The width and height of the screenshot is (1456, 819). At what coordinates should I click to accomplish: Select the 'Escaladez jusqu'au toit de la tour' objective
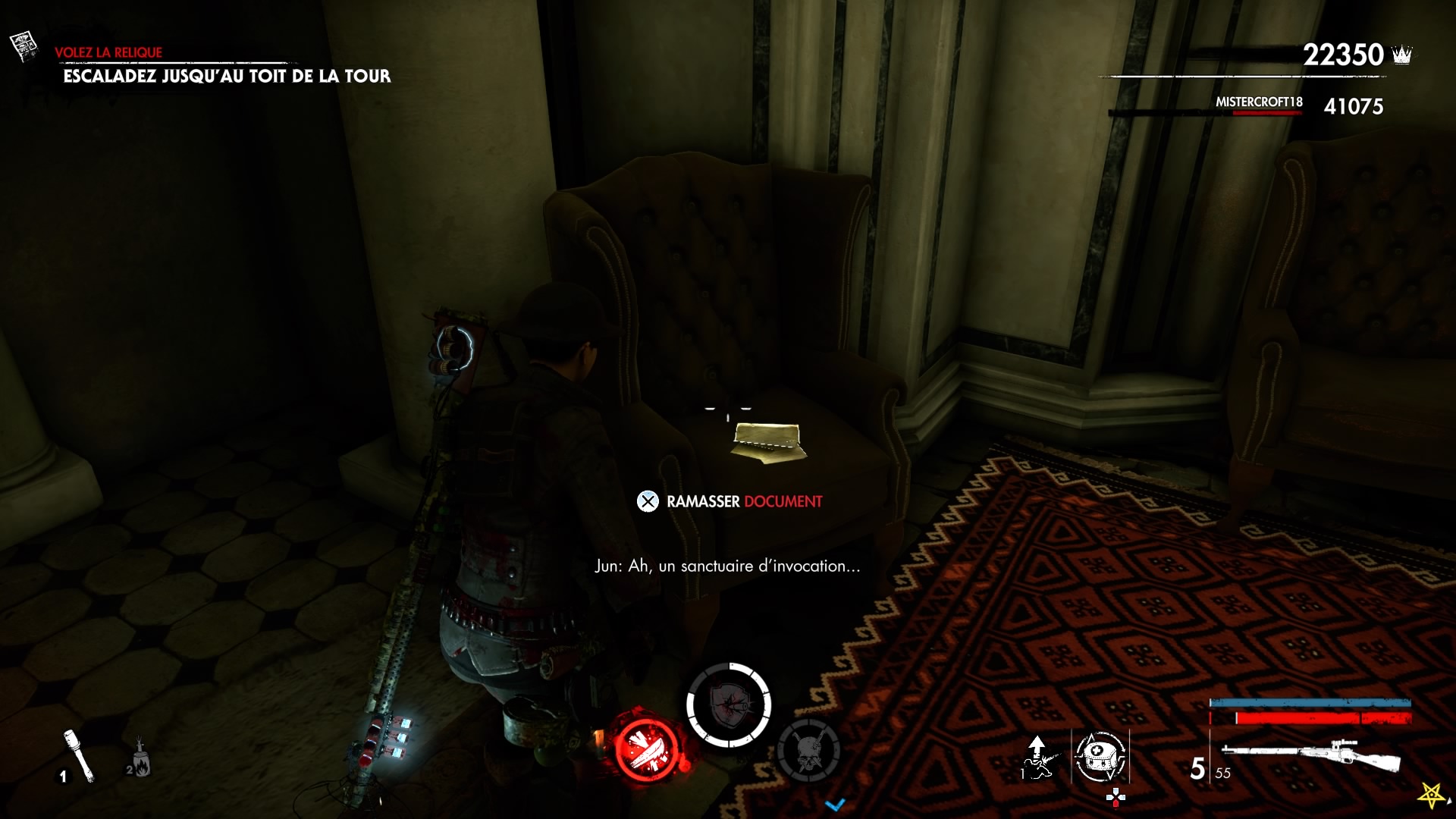coord(227,76)
